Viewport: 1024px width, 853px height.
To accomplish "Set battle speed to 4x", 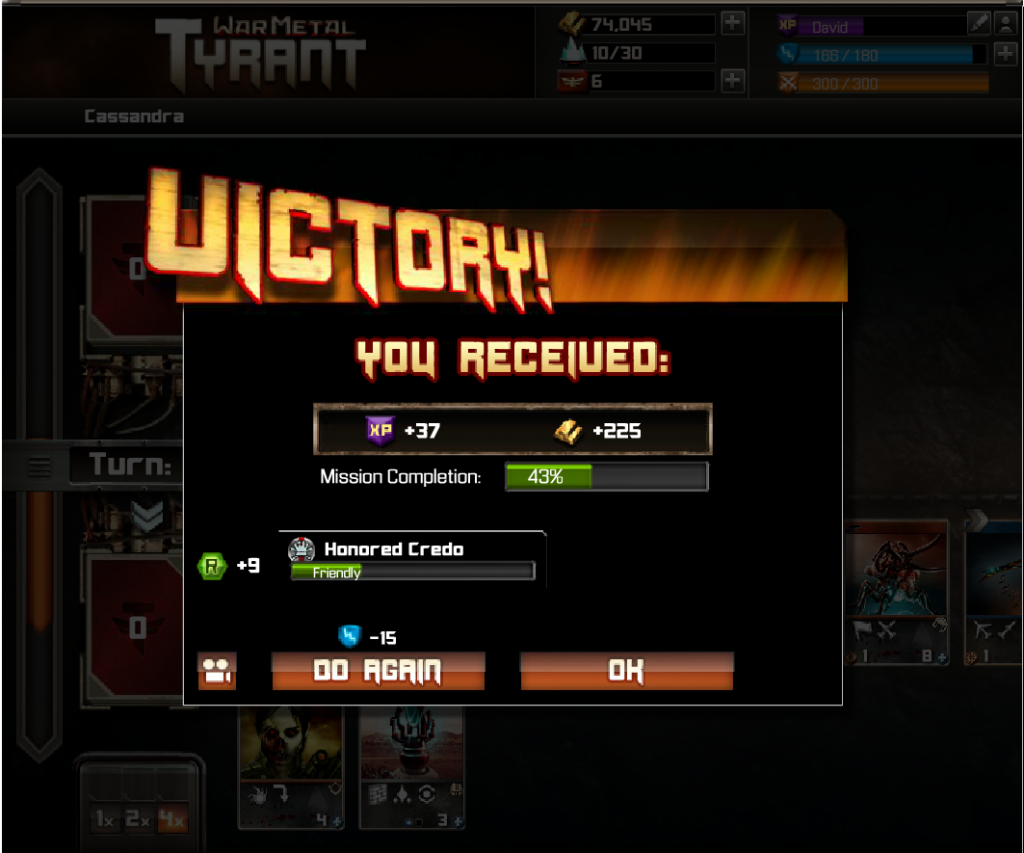I will (x=171, y=820).
